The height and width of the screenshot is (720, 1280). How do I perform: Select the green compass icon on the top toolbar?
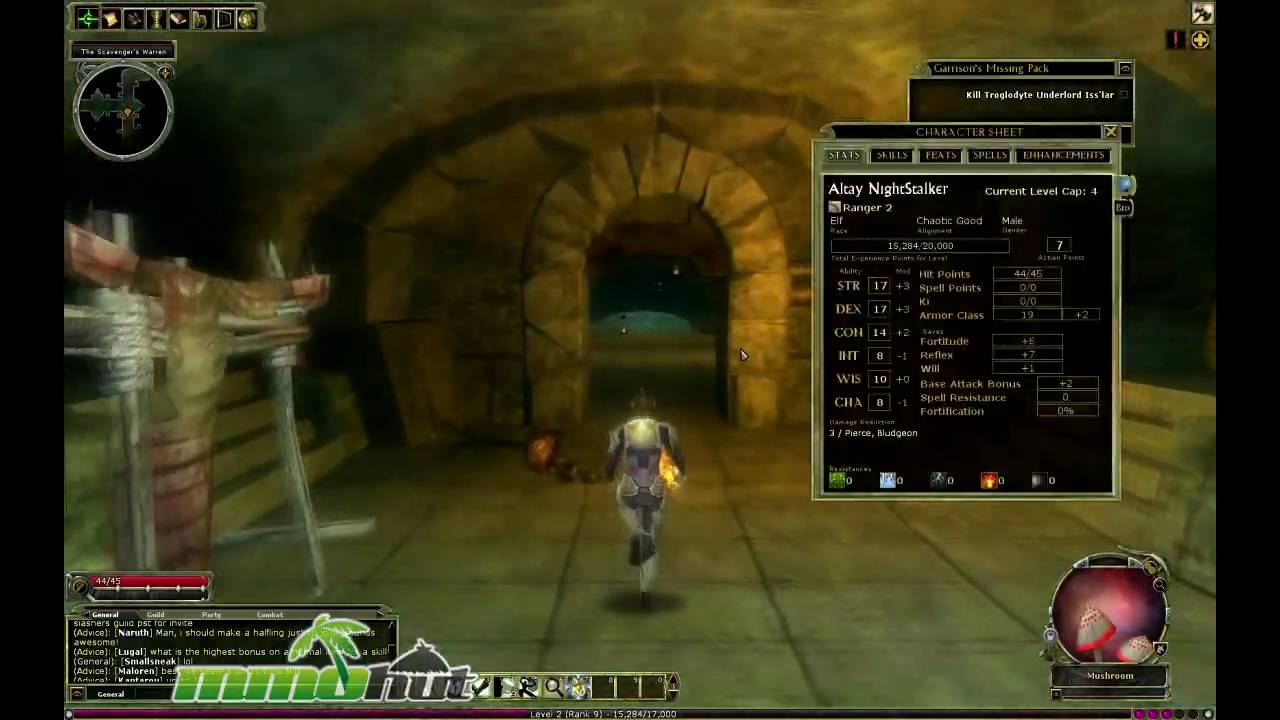89,18
